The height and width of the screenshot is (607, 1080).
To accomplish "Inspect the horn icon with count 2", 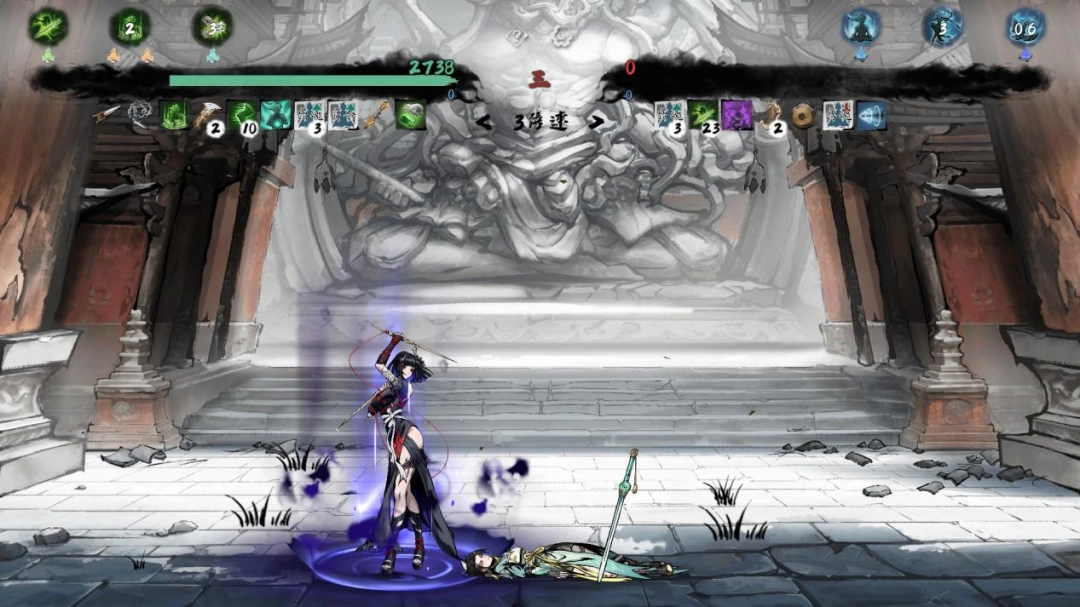I will pyautogui.click(x=769, y=116).
